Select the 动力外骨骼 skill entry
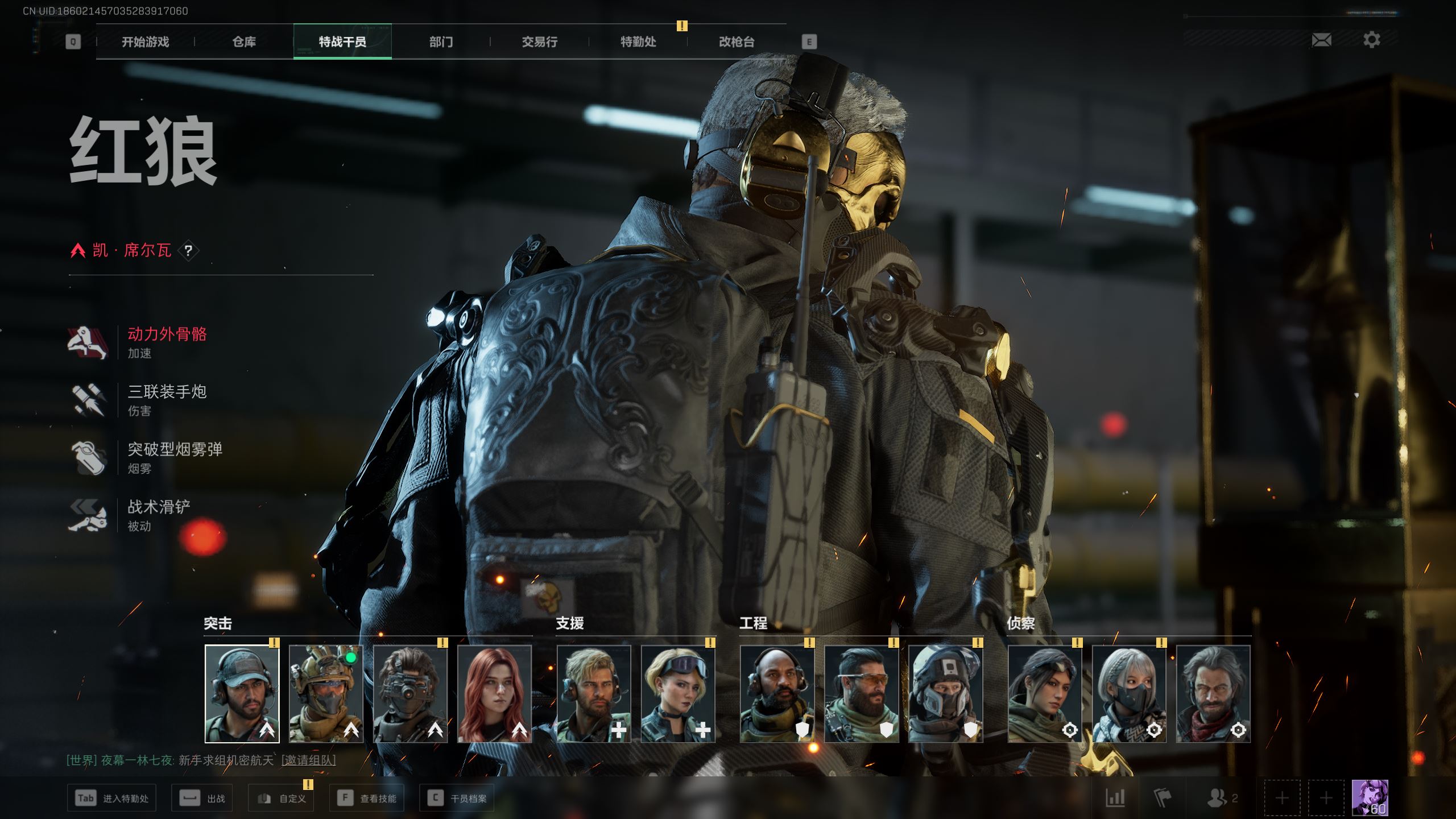 click(x=167, y=341)
